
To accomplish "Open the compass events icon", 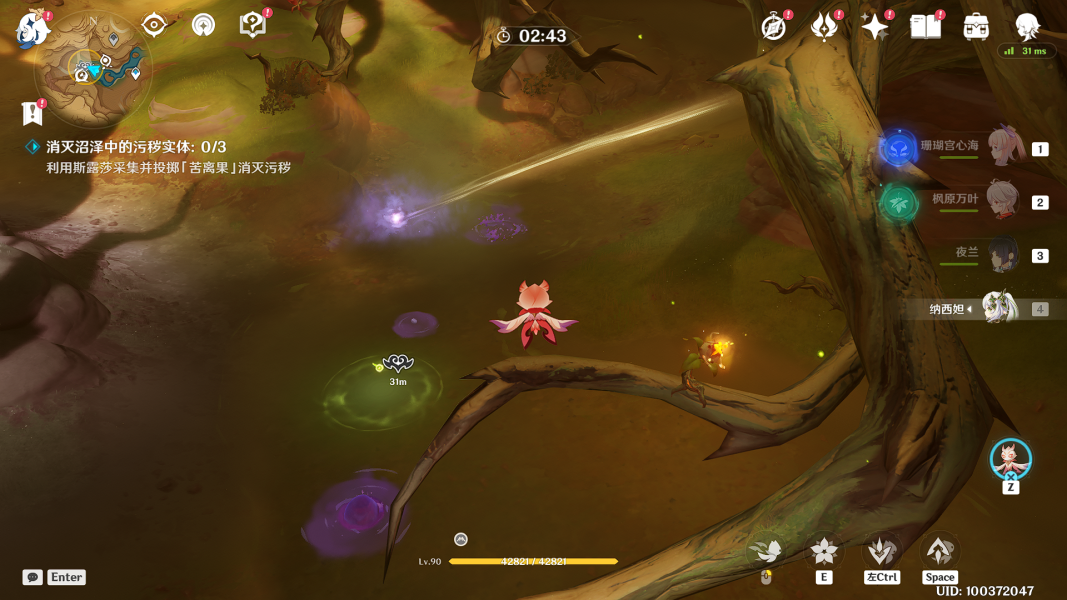I will pos(773,27).
